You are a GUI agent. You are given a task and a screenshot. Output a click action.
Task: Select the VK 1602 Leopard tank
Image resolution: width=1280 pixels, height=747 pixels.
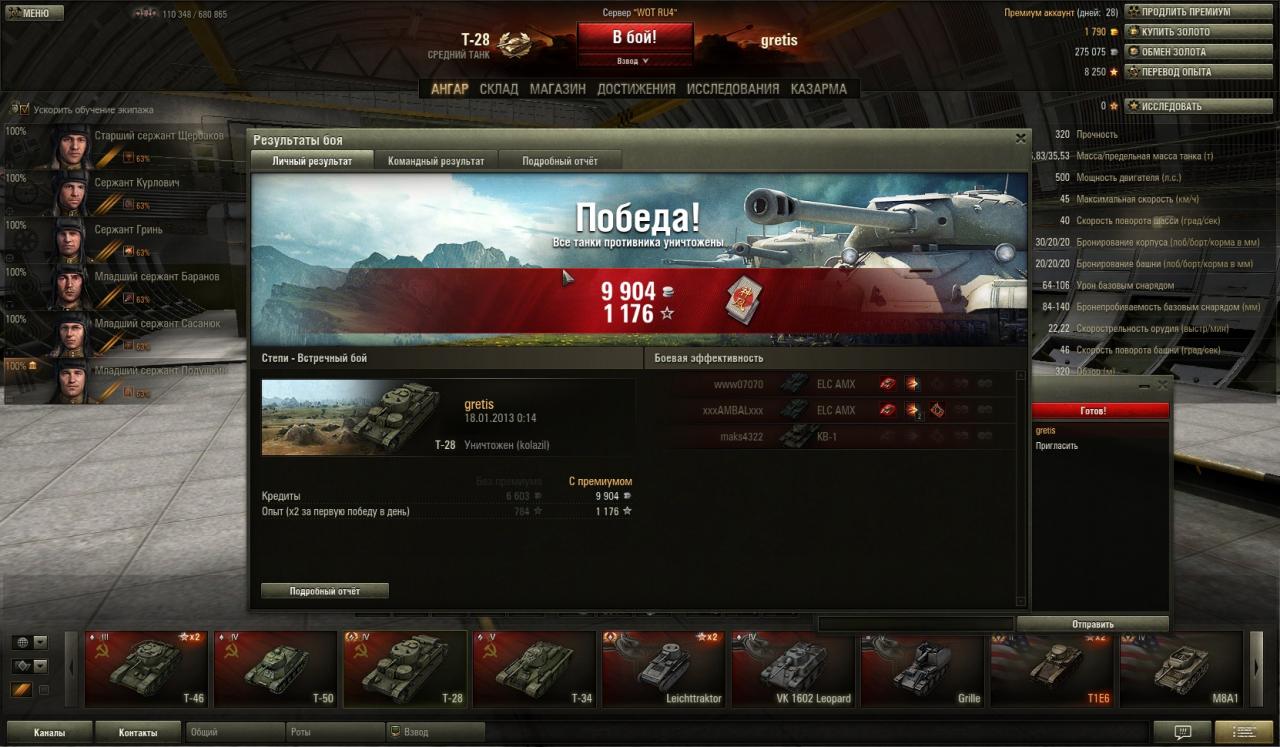pos(792,667)
